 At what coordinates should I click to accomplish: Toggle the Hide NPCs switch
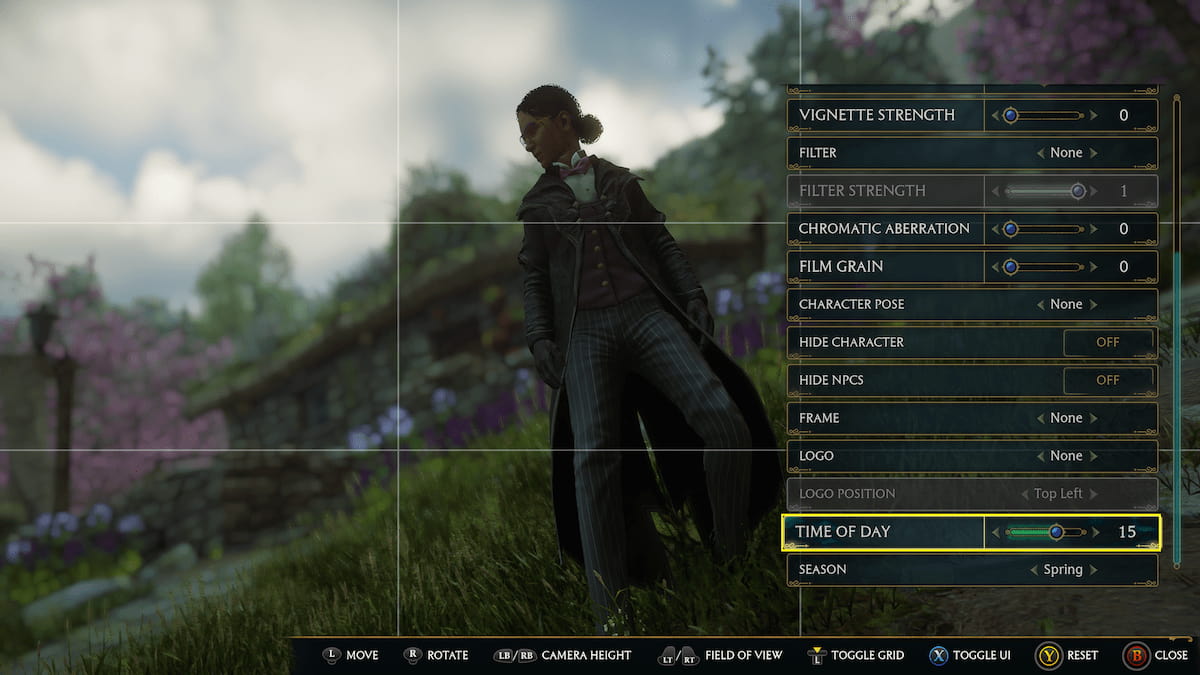click(x=1107, y=380)
